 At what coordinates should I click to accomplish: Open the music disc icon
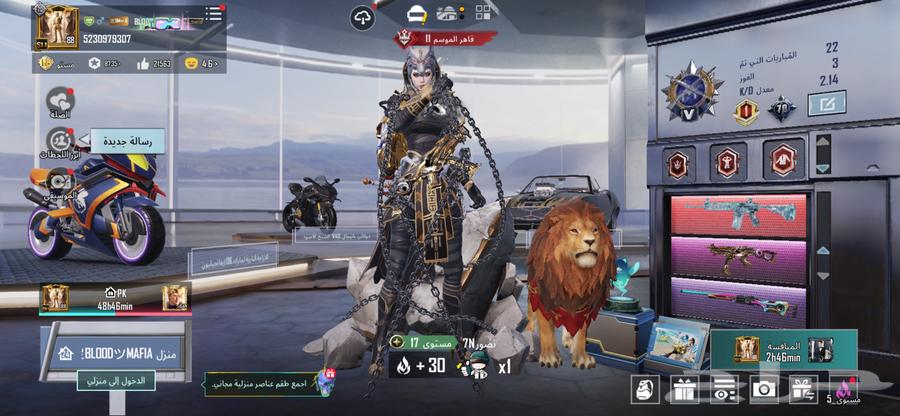[x=59, y=182]
